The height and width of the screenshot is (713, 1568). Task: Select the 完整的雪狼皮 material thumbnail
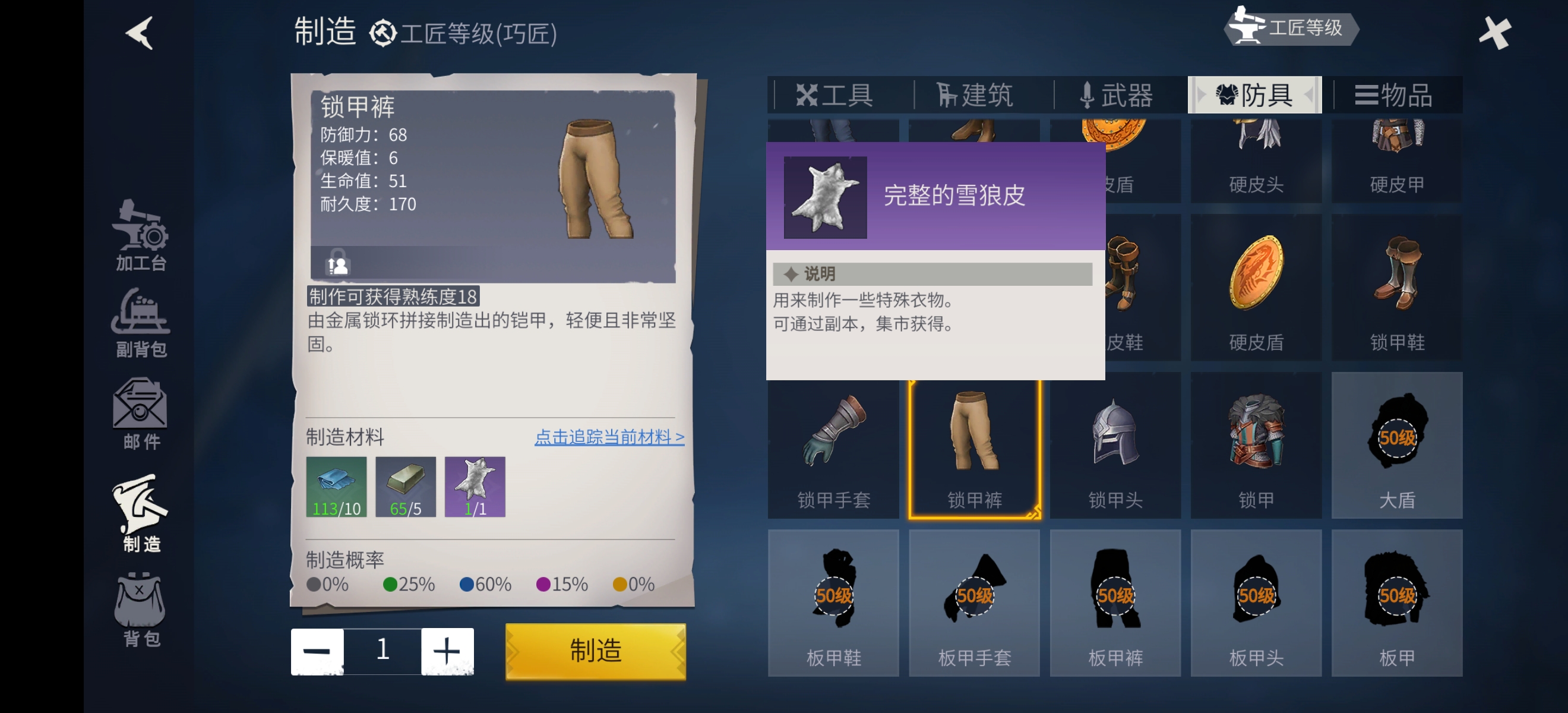click(x=475, y=485)
